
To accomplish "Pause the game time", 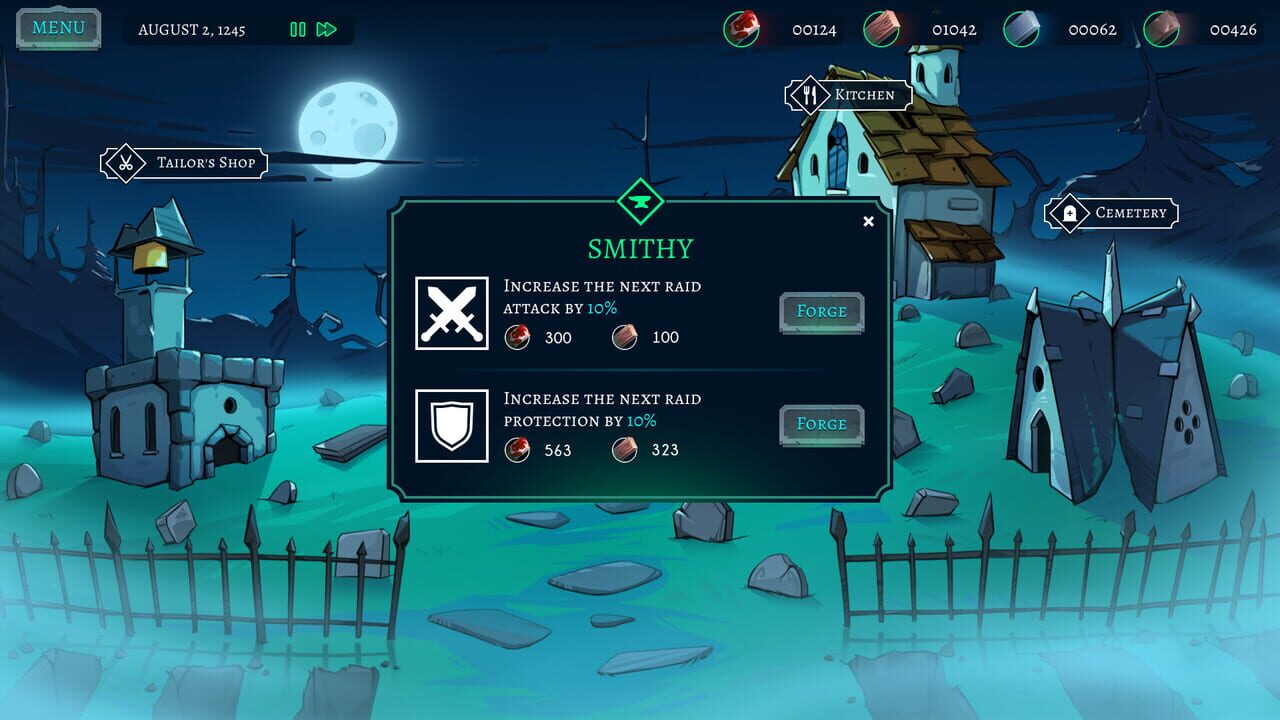I will pyautogui.click(x=297, y=30).
